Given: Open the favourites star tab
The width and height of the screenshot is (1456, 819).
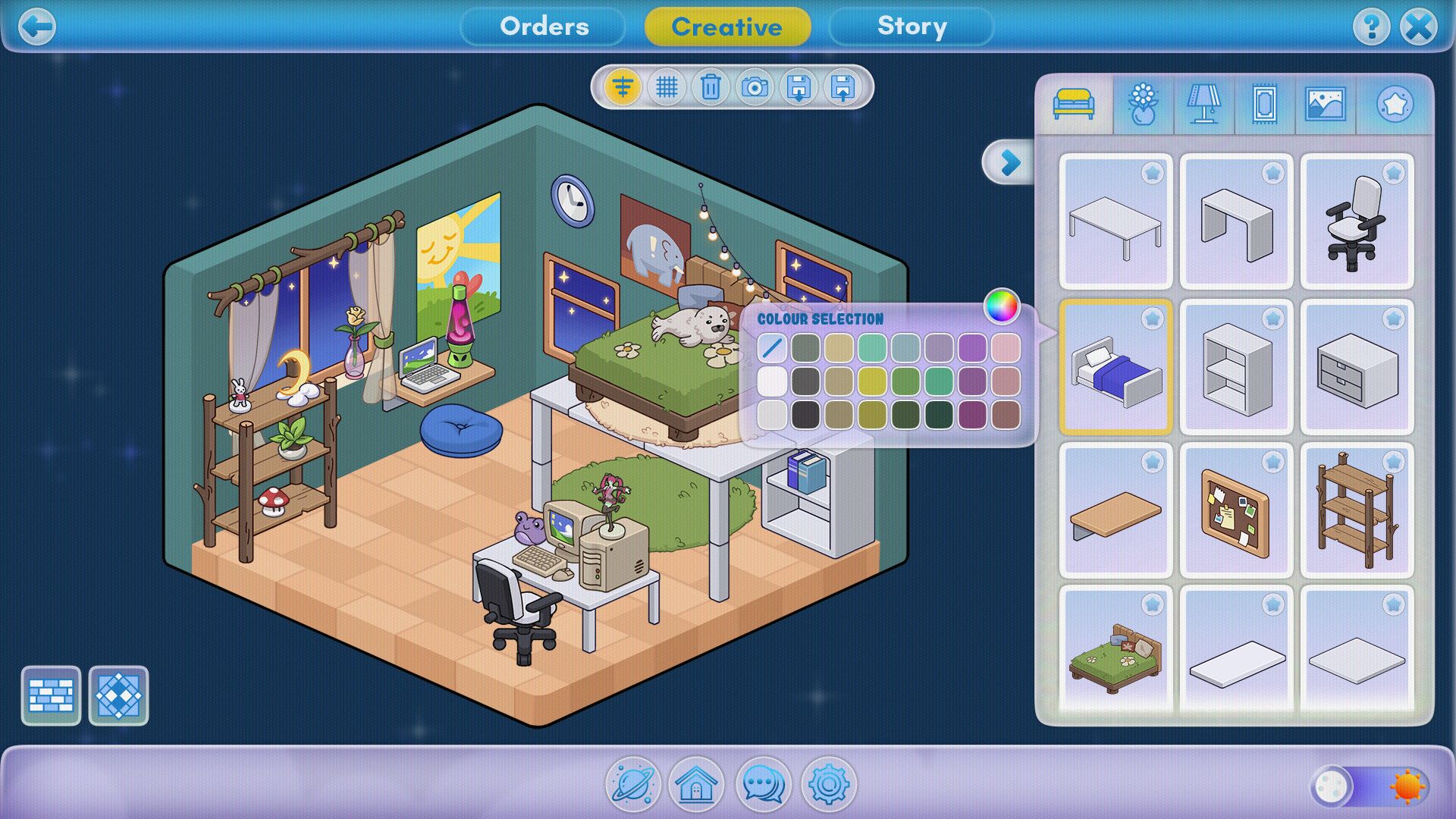Looking at the screenshot, I should 1395,104.
